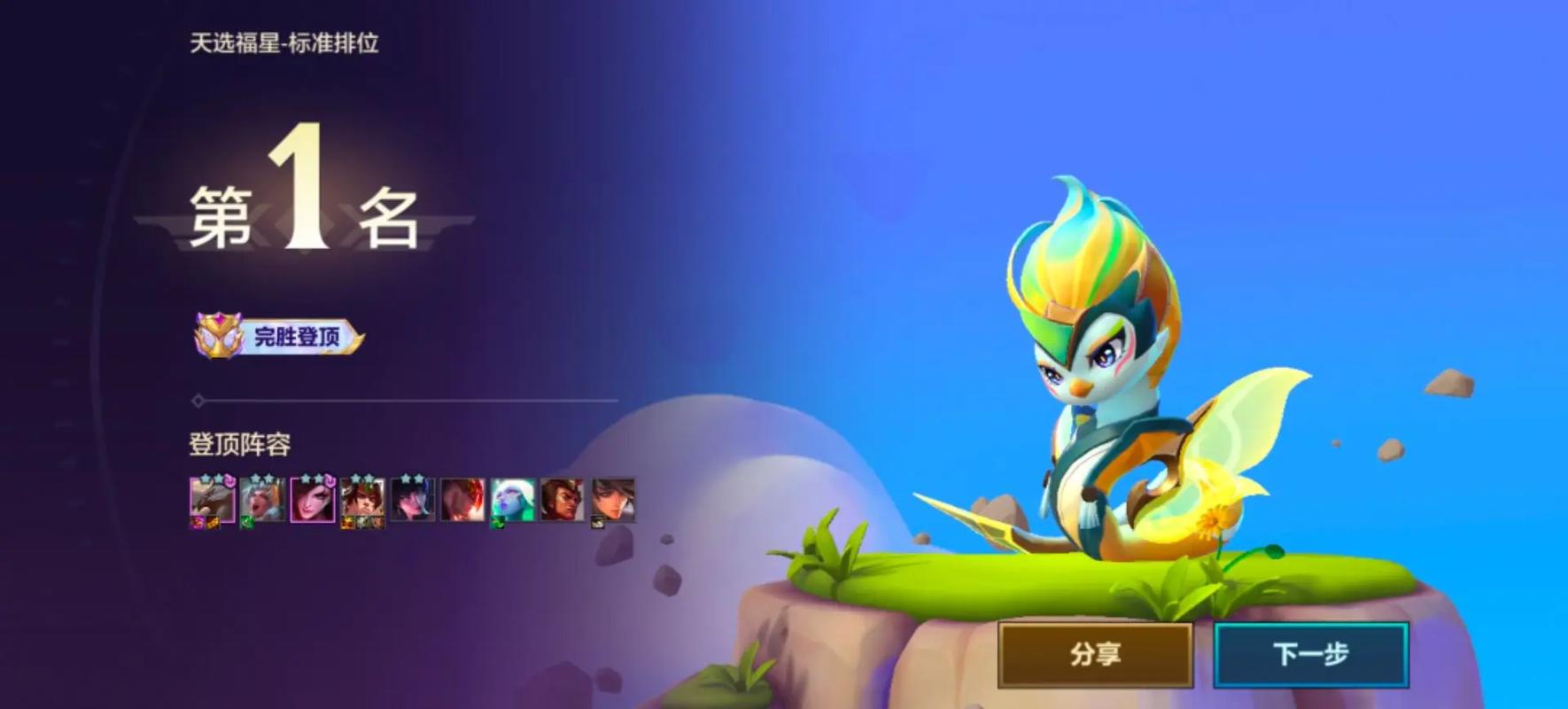This screenshot has width=1568, height=709.
Task: Pick the red-haired woman champion portrait
Action: point(313,501)
